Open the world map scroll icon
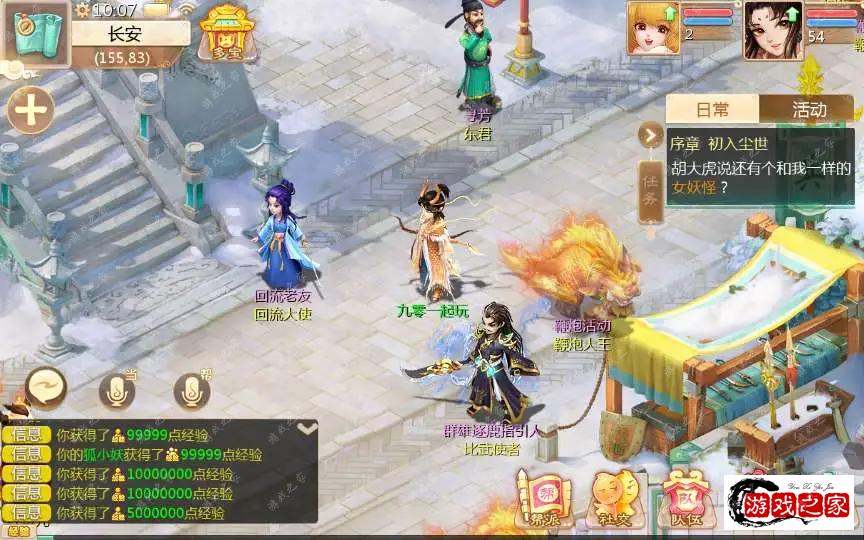 (34, 34)
